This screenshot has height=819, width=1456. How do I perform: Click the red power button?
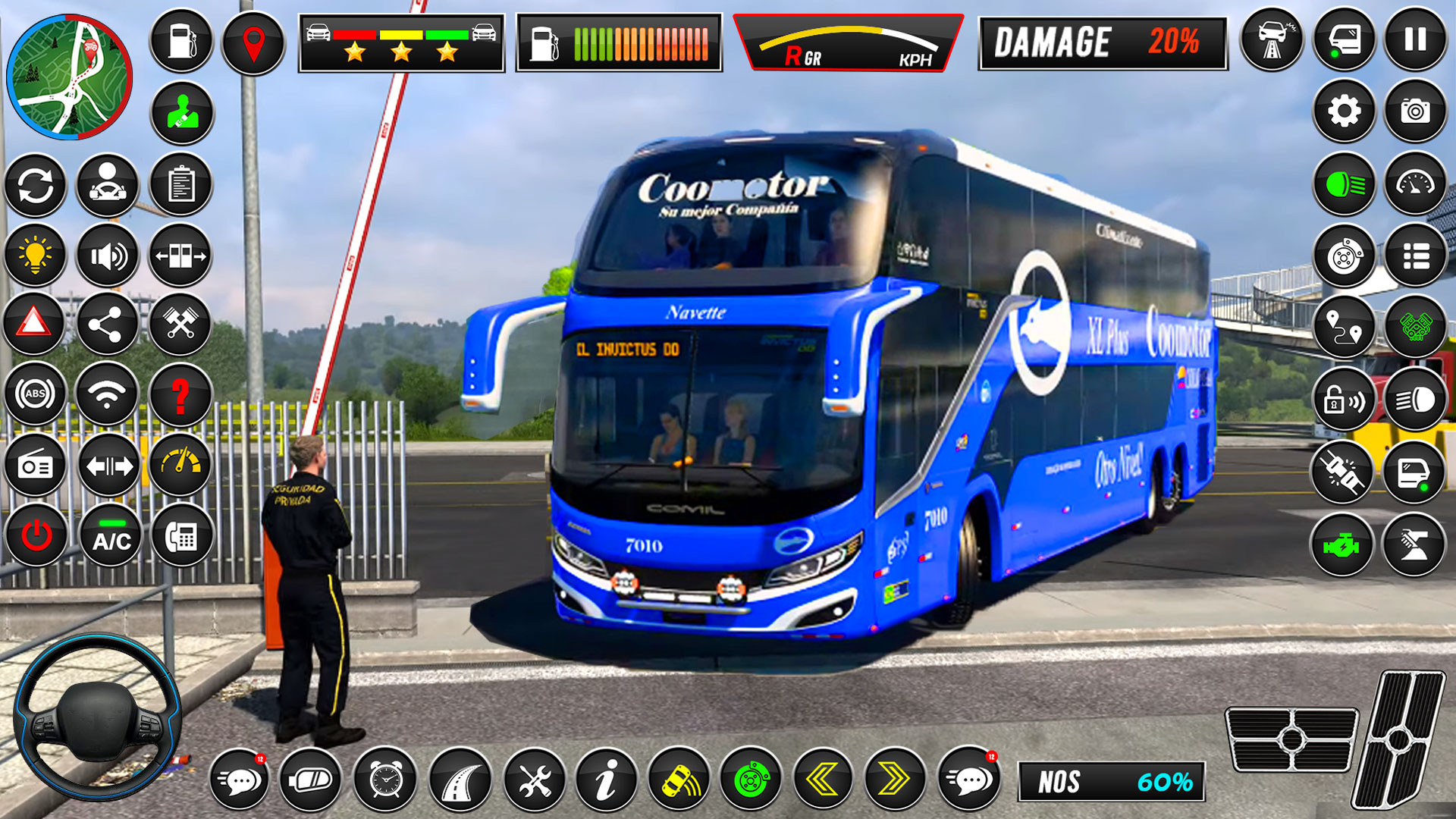[x=36, y=535]
